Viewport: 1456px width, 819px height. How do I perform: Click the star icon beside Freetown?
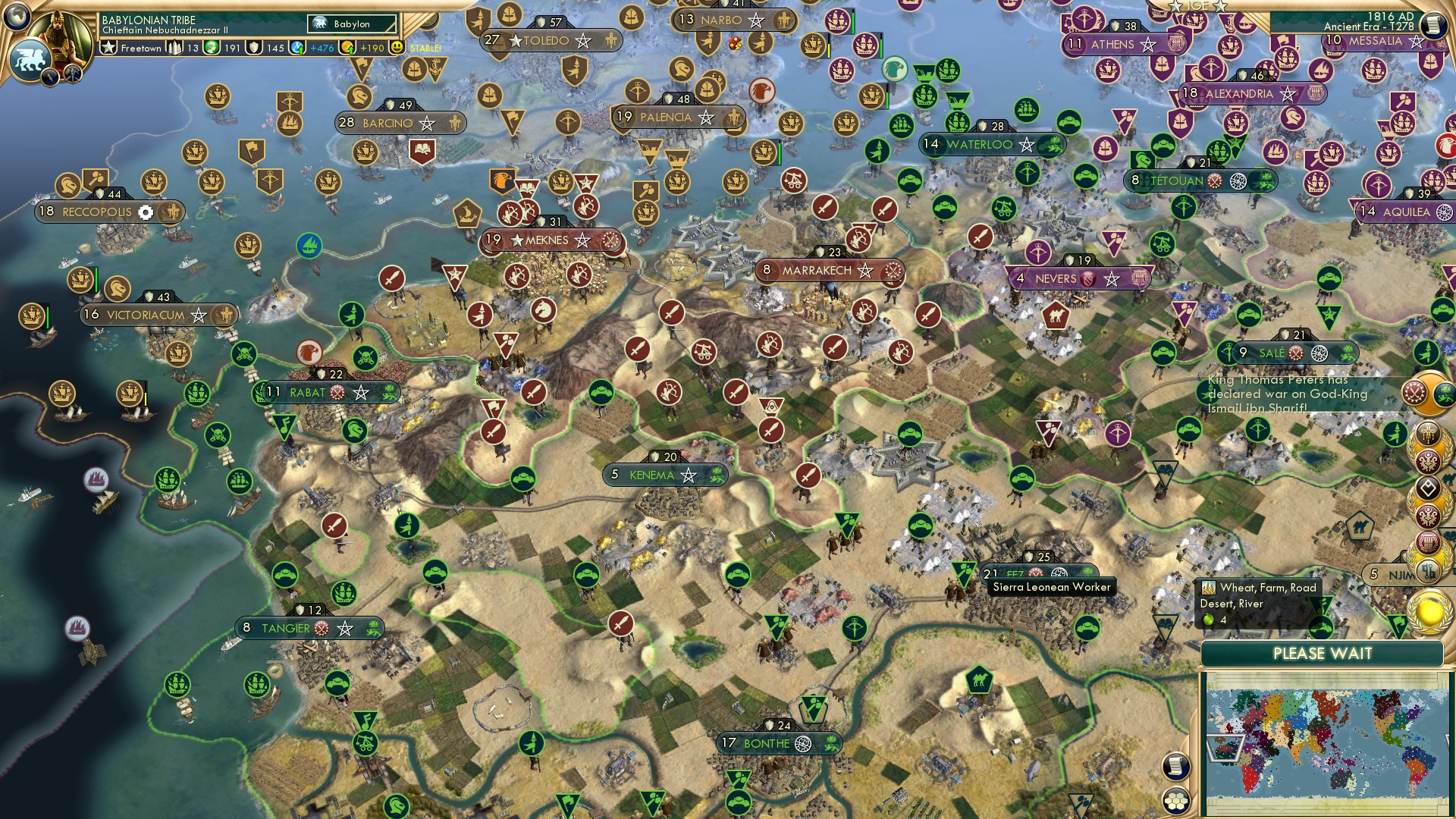pyautogui.click(x=108, y=47)
